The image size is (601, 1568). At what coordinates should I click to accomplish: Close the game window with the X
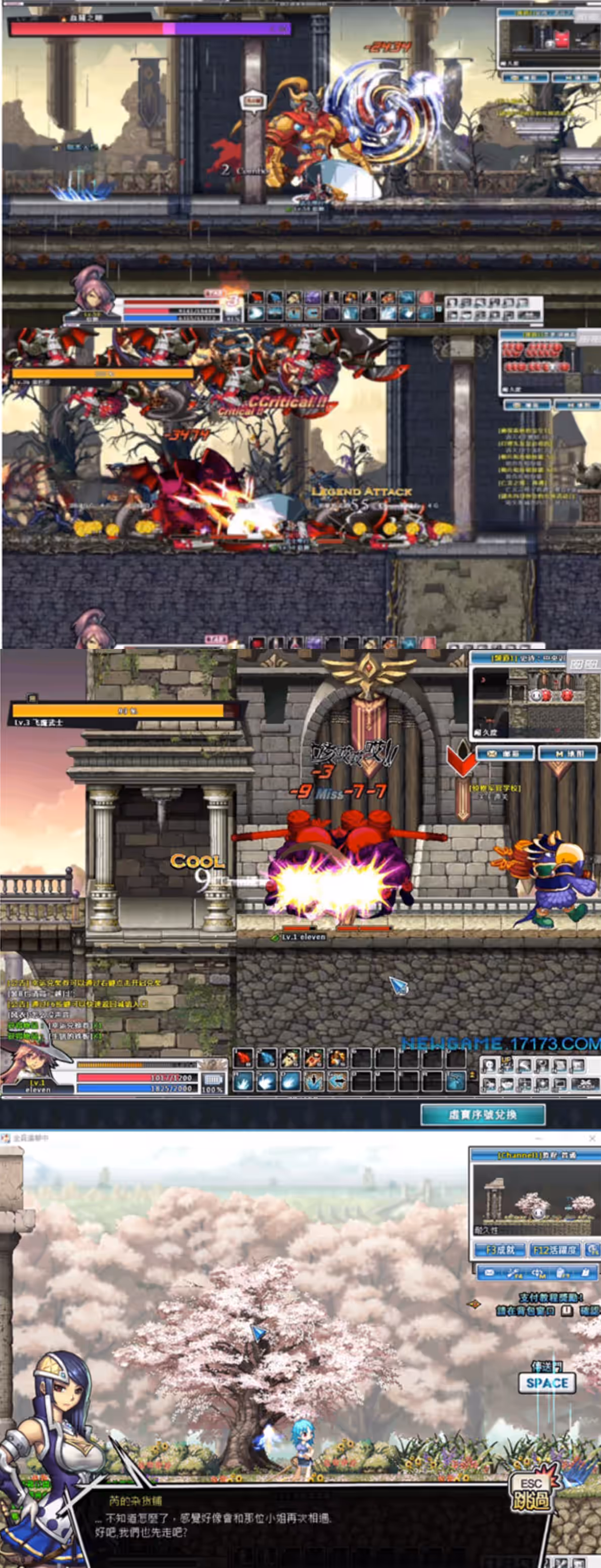[x=592, y=1138]
